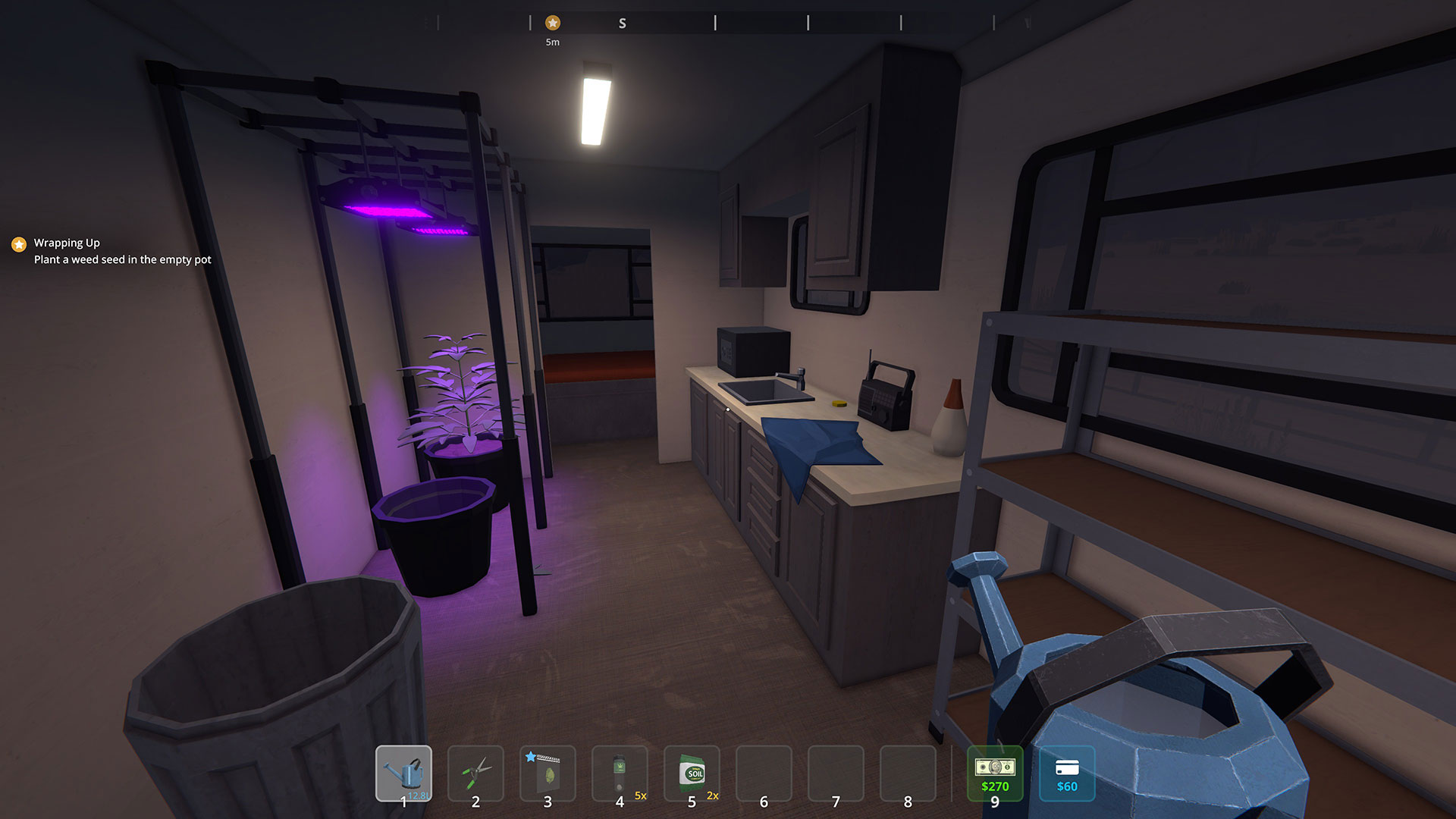This screenshot has width=1456, height=819.
Task: Click the Wrapping Up quest tracker entry
Action: click(67, 243)
